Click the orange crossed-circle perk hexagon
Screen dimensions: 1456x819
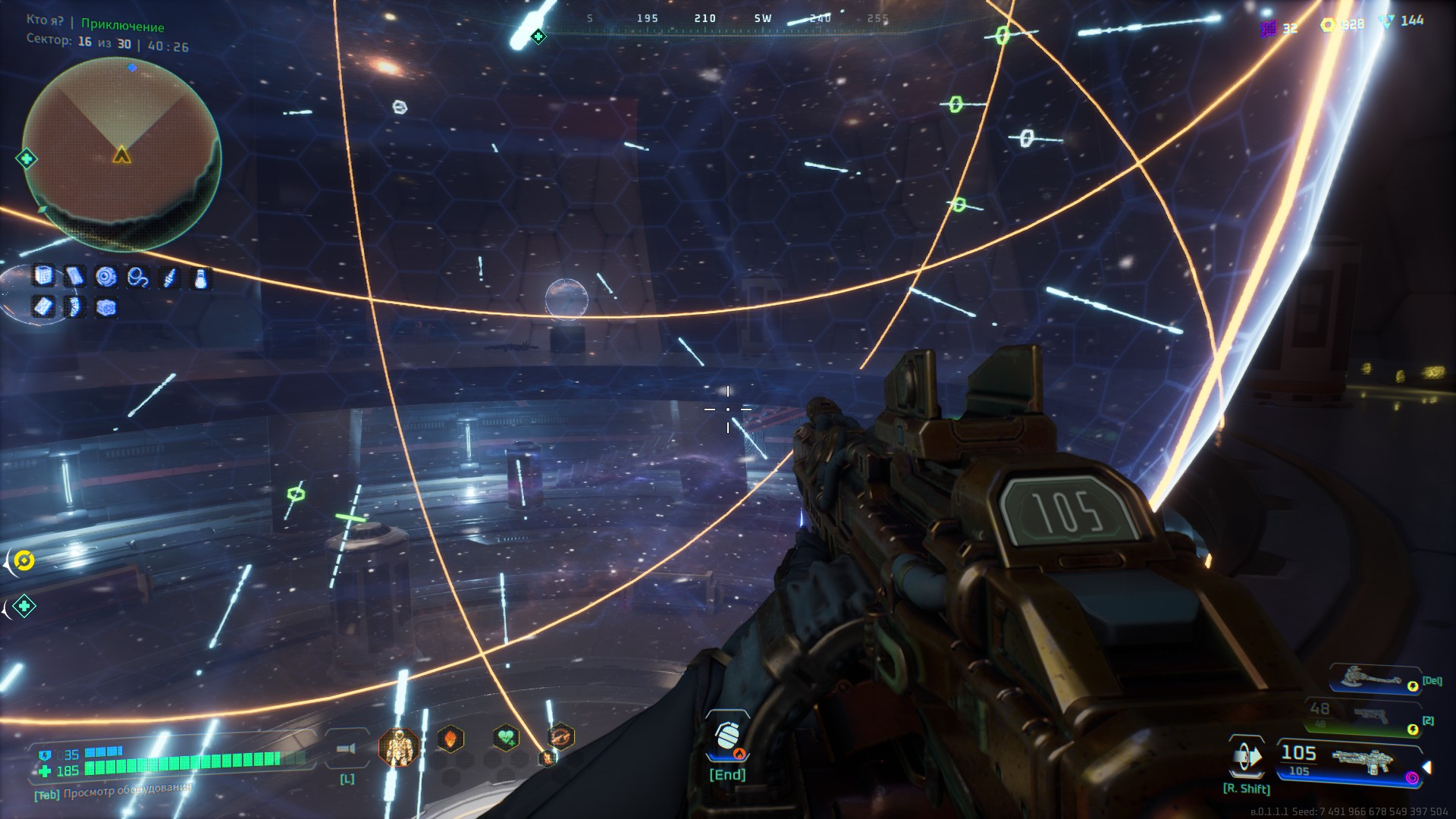click(560, 735)
